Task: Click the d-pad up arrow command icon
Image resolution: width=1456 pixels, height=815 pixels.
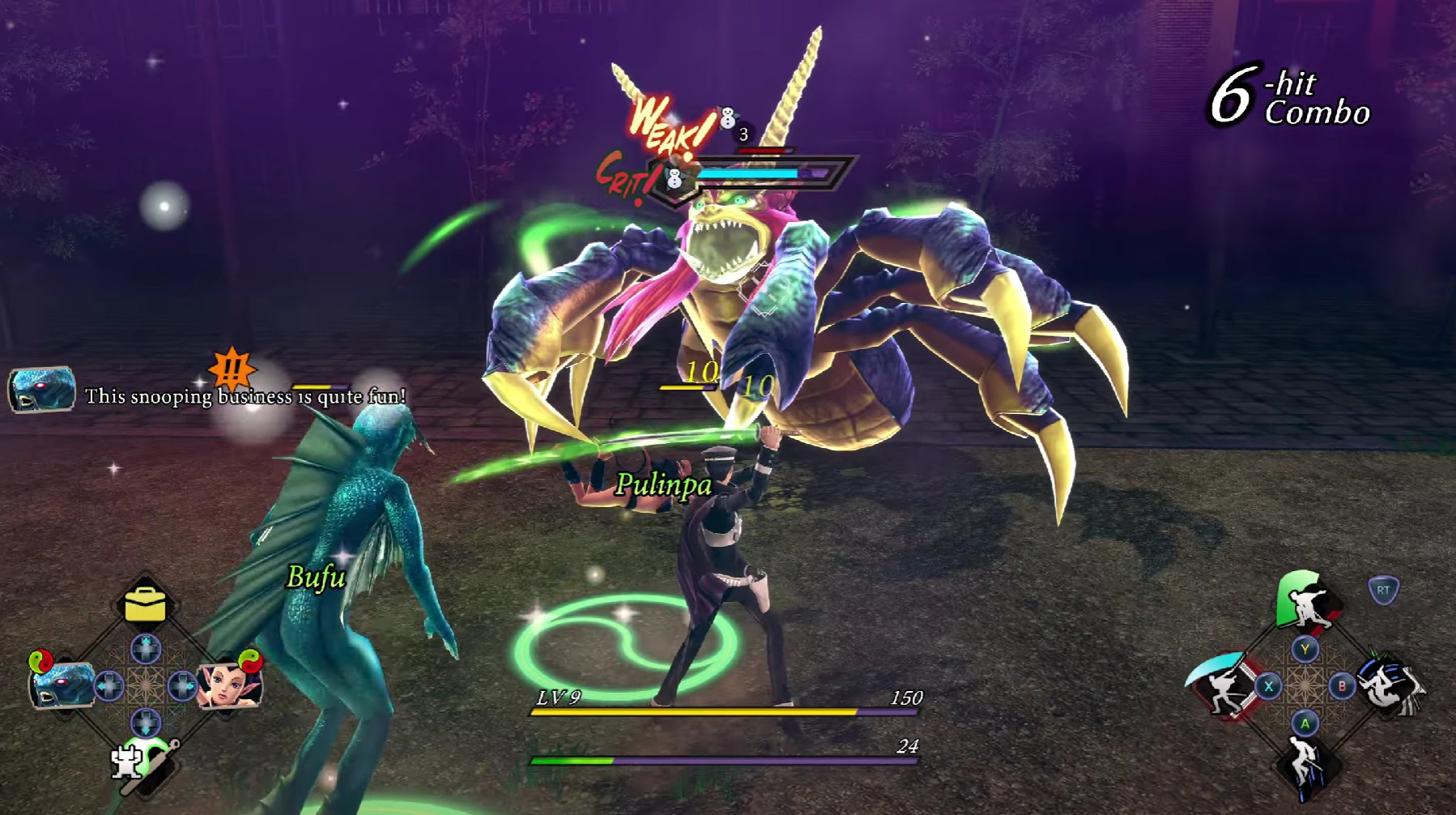Action: (x=146, y=648)
